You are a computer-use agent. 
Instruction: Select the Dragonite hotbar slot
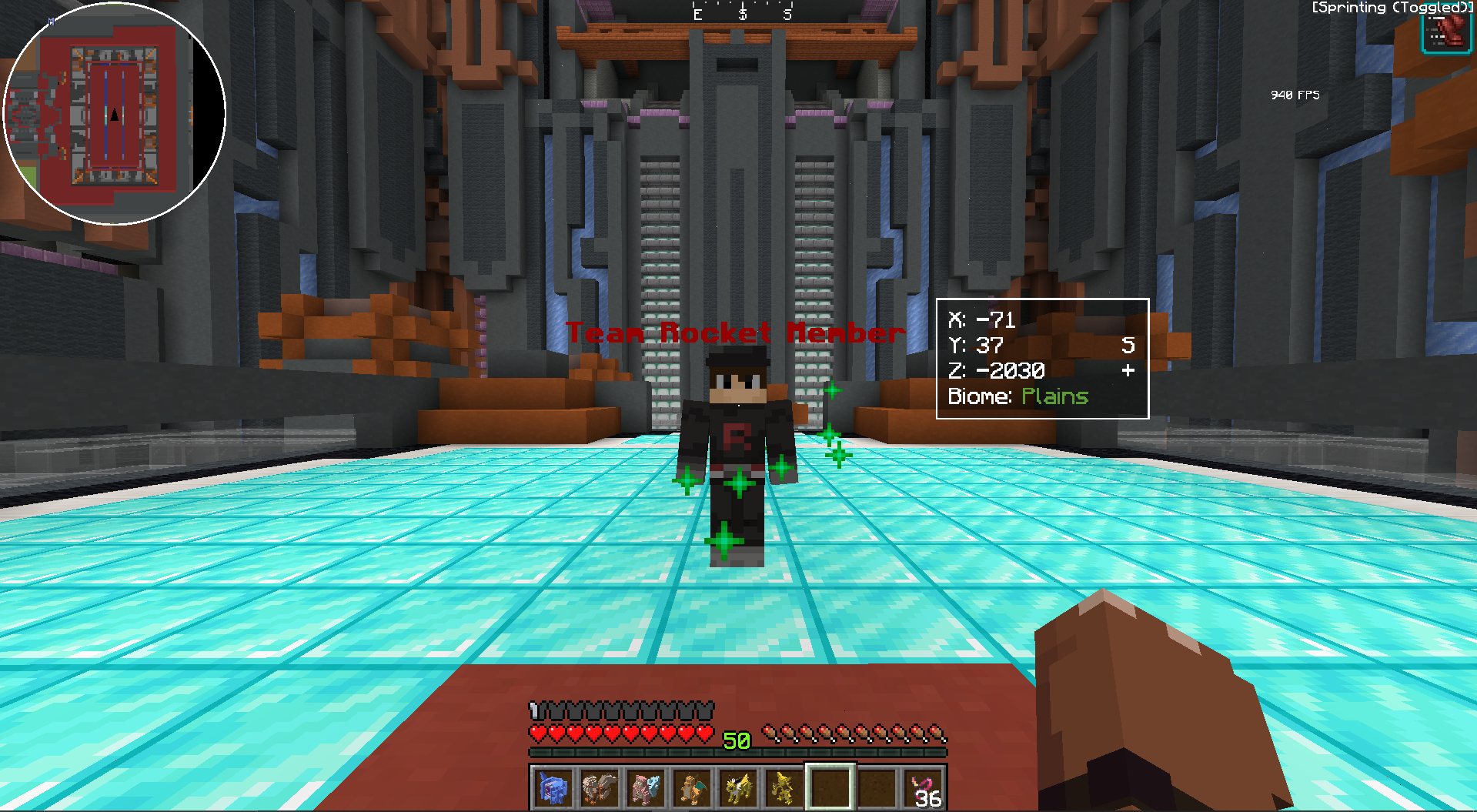pyautogui.click(x=692, y=787)
